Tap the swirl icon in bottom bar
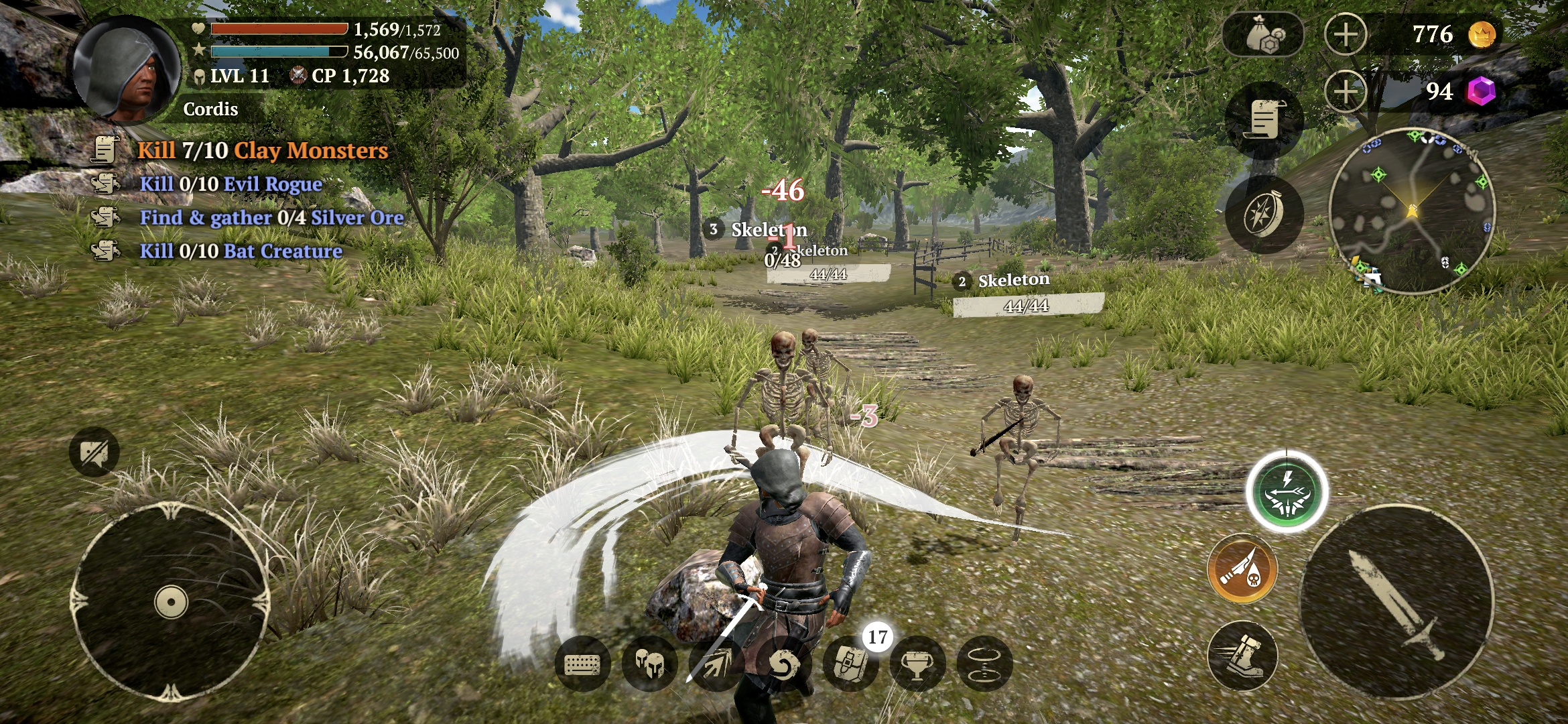 (783, 664)
